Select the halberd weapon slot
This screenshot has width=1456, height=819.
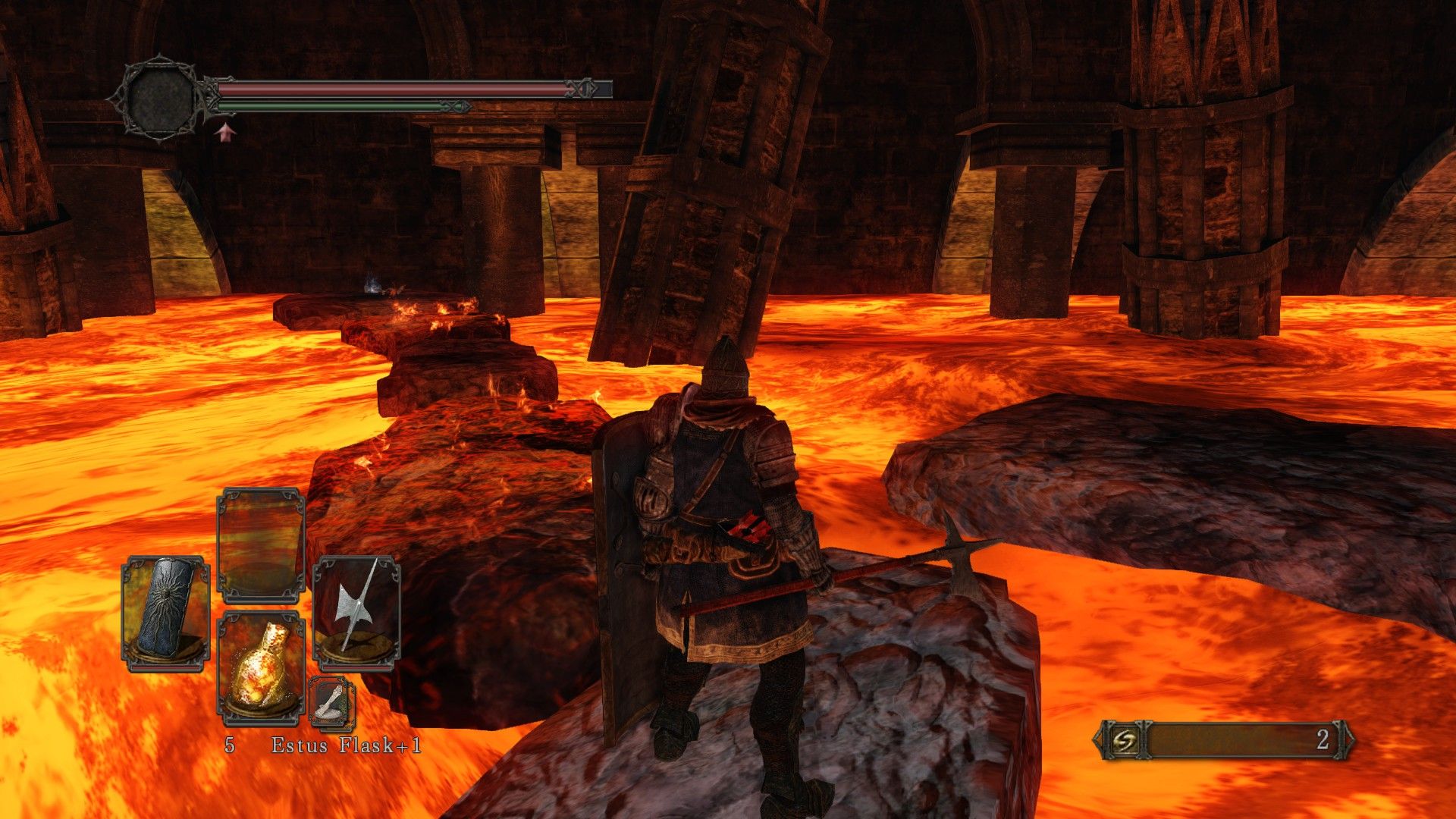356,613
